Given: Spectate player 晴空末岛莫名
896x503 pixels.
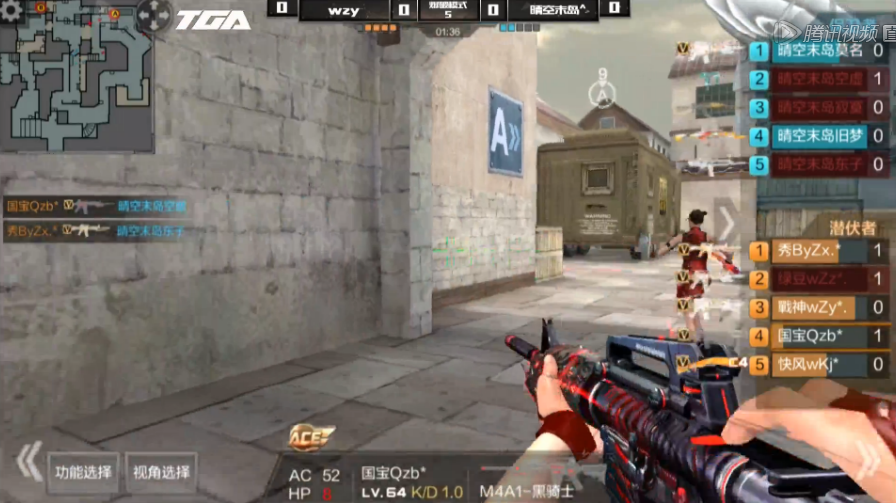Looking at the screenshot, I should [x=818, y=51].
